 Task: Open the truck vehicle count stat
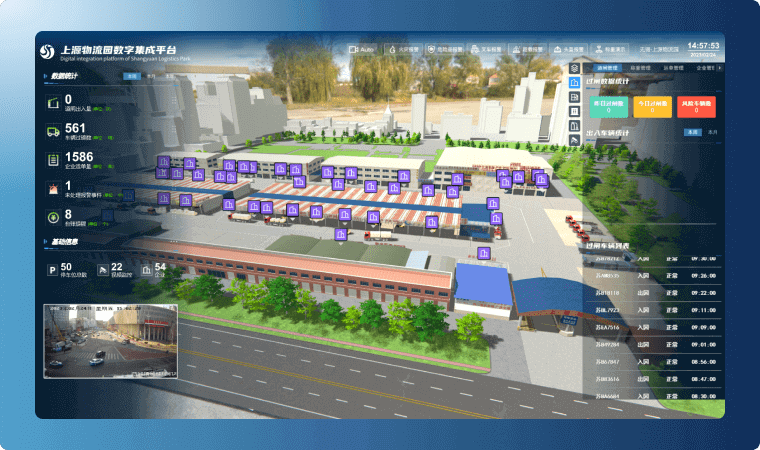[x=51, y=130]
